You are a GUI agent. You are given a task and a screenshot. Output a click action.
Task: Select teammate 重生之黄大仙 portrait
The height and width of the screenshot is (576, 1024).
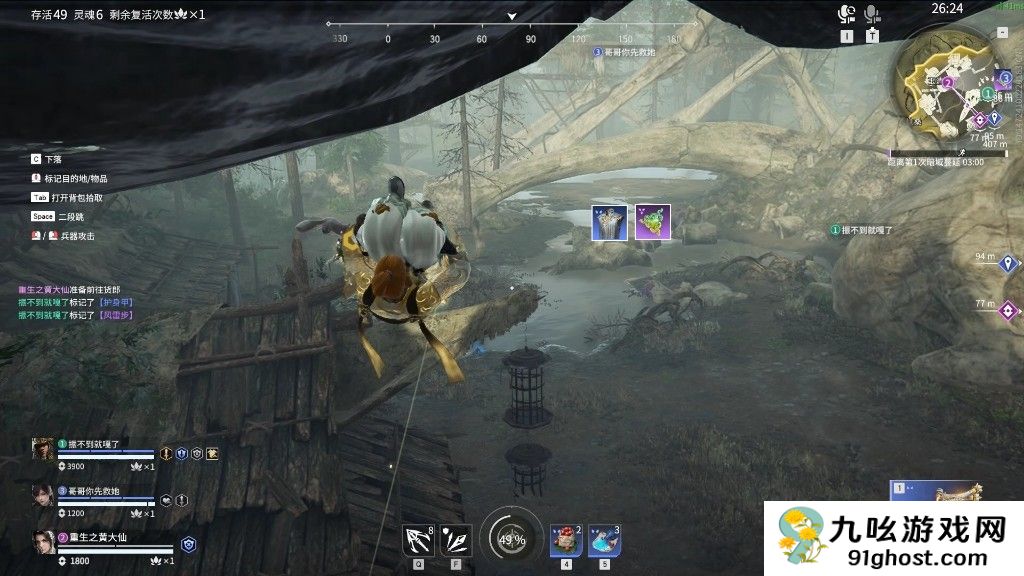43,543
